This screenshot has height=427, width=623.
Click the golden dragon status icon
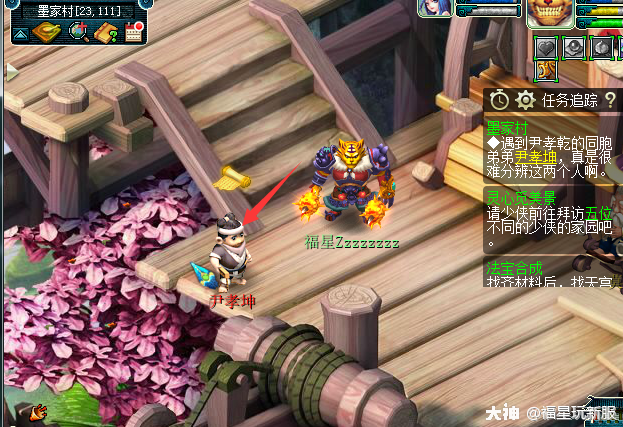pos(546,69)
